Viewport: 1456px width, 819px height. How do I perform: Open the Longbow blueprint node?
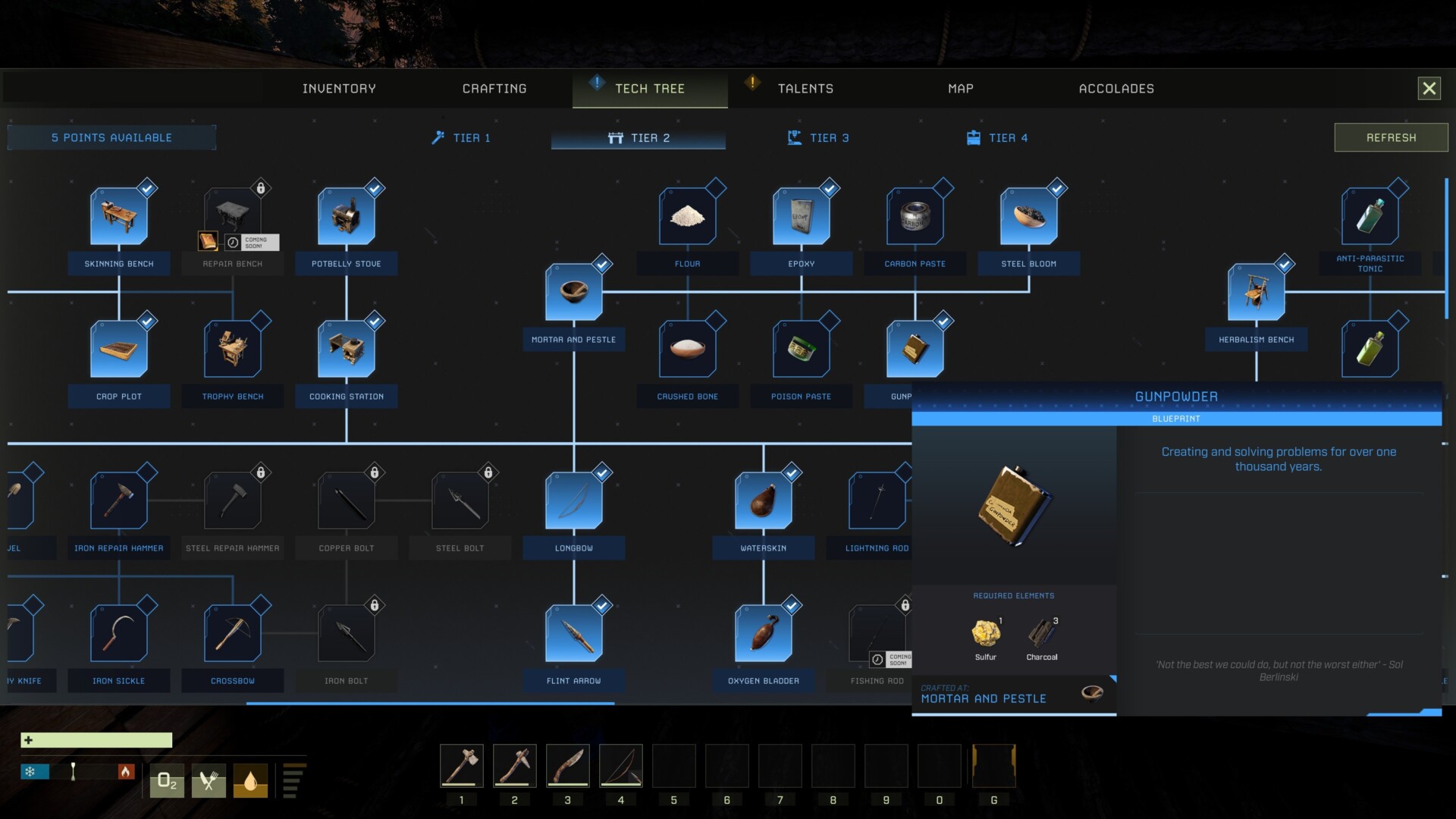574,499
